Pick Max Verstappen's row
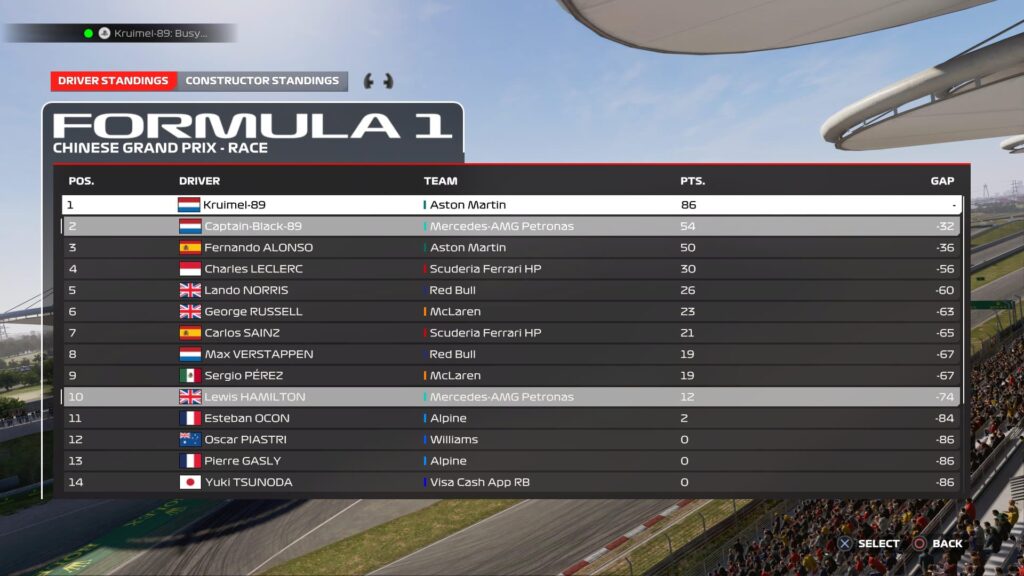Image resolution: width=1024 pixels, height=576 pixels. pos(511,354)
